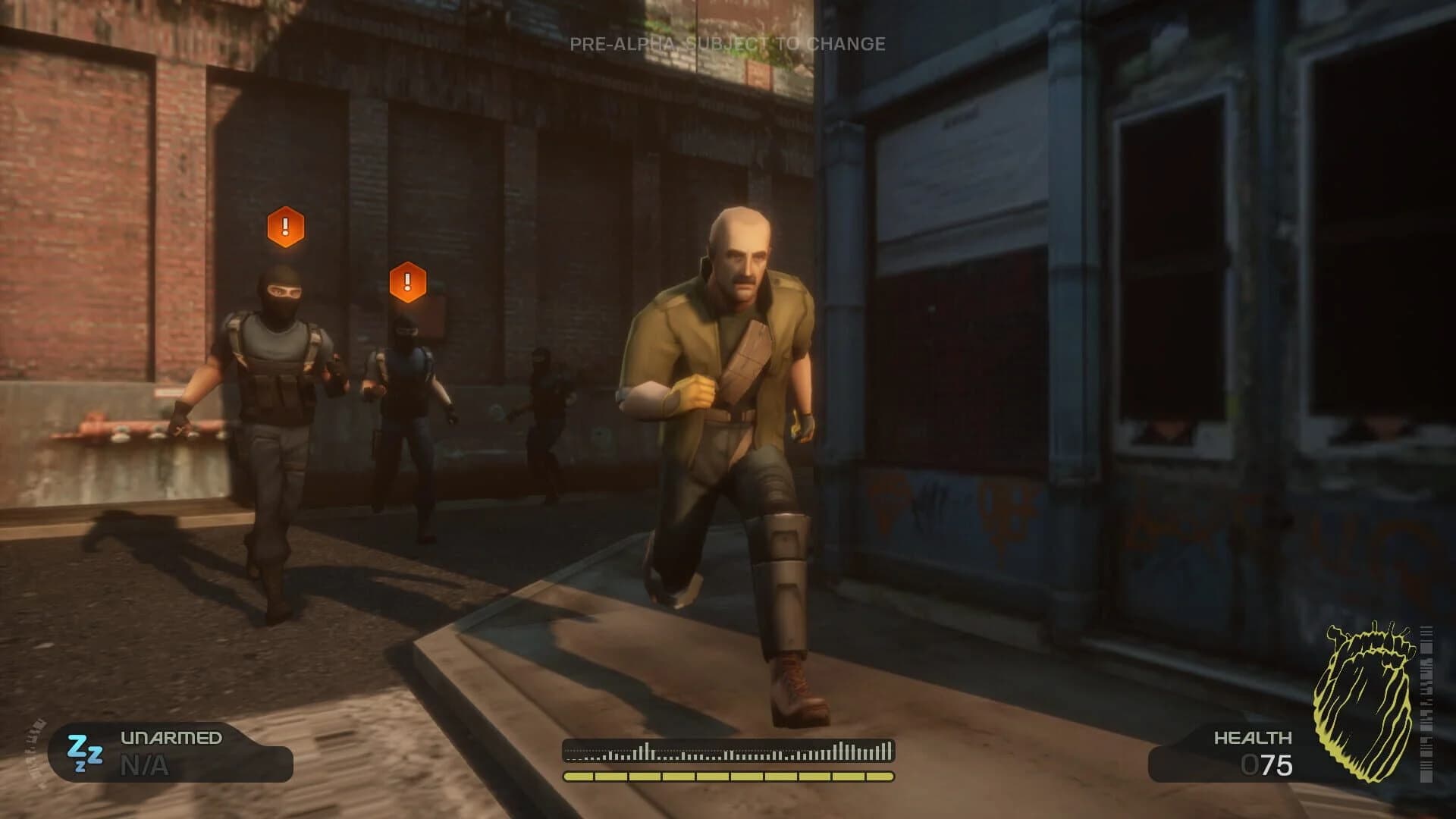This screenshot has width=1456, height=819.
Task: Expand the bottom center meter panel
Action: pos(728,762)
